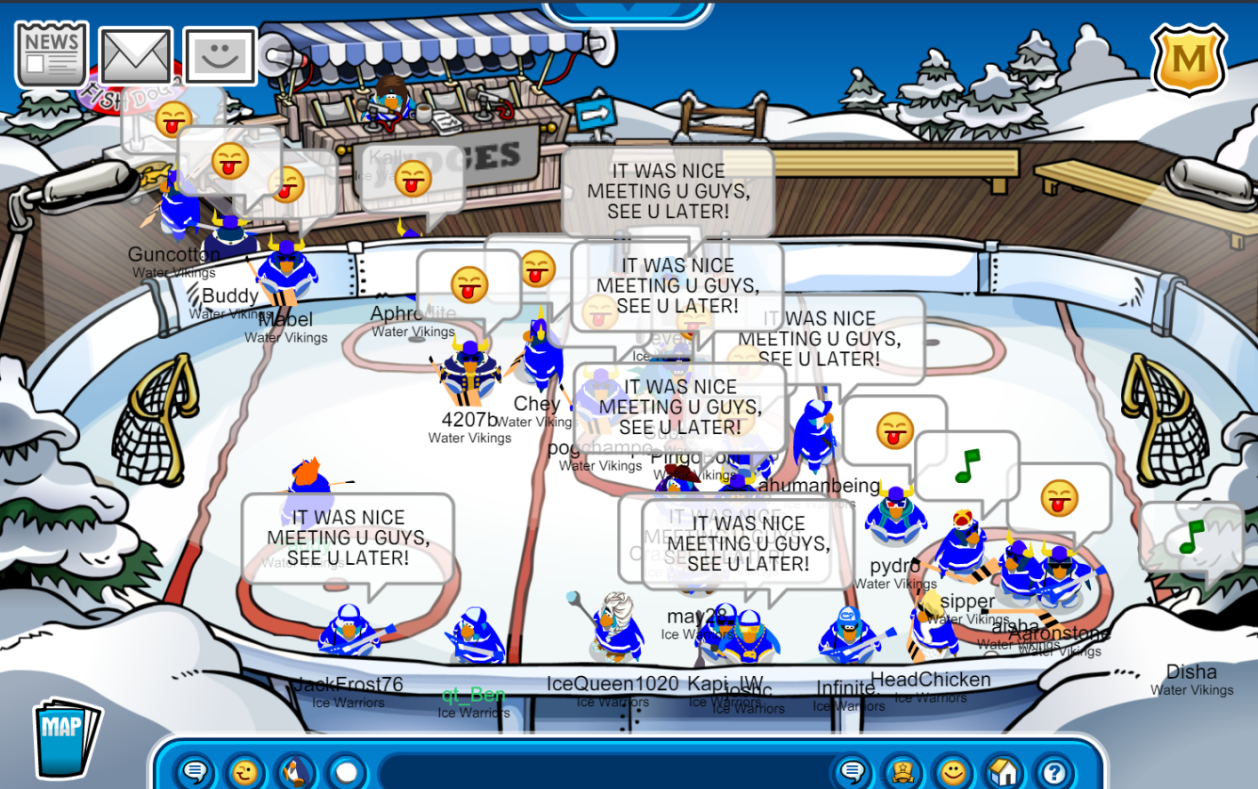Open the buddy list smiley icon
Screen dimensions: 1258x789
[953, 771]
